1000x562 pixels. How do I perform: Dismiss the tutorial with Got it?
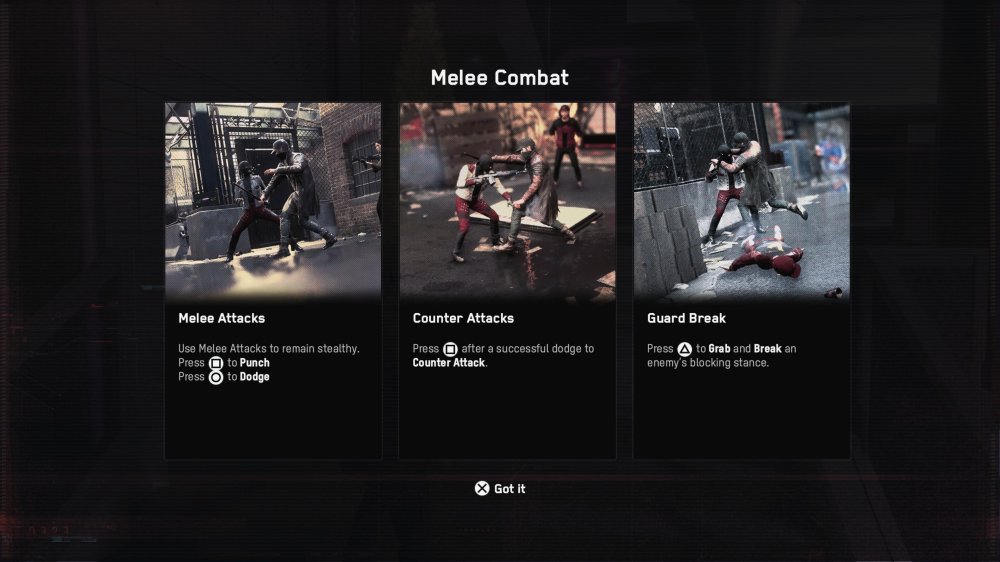coord(500,489)
